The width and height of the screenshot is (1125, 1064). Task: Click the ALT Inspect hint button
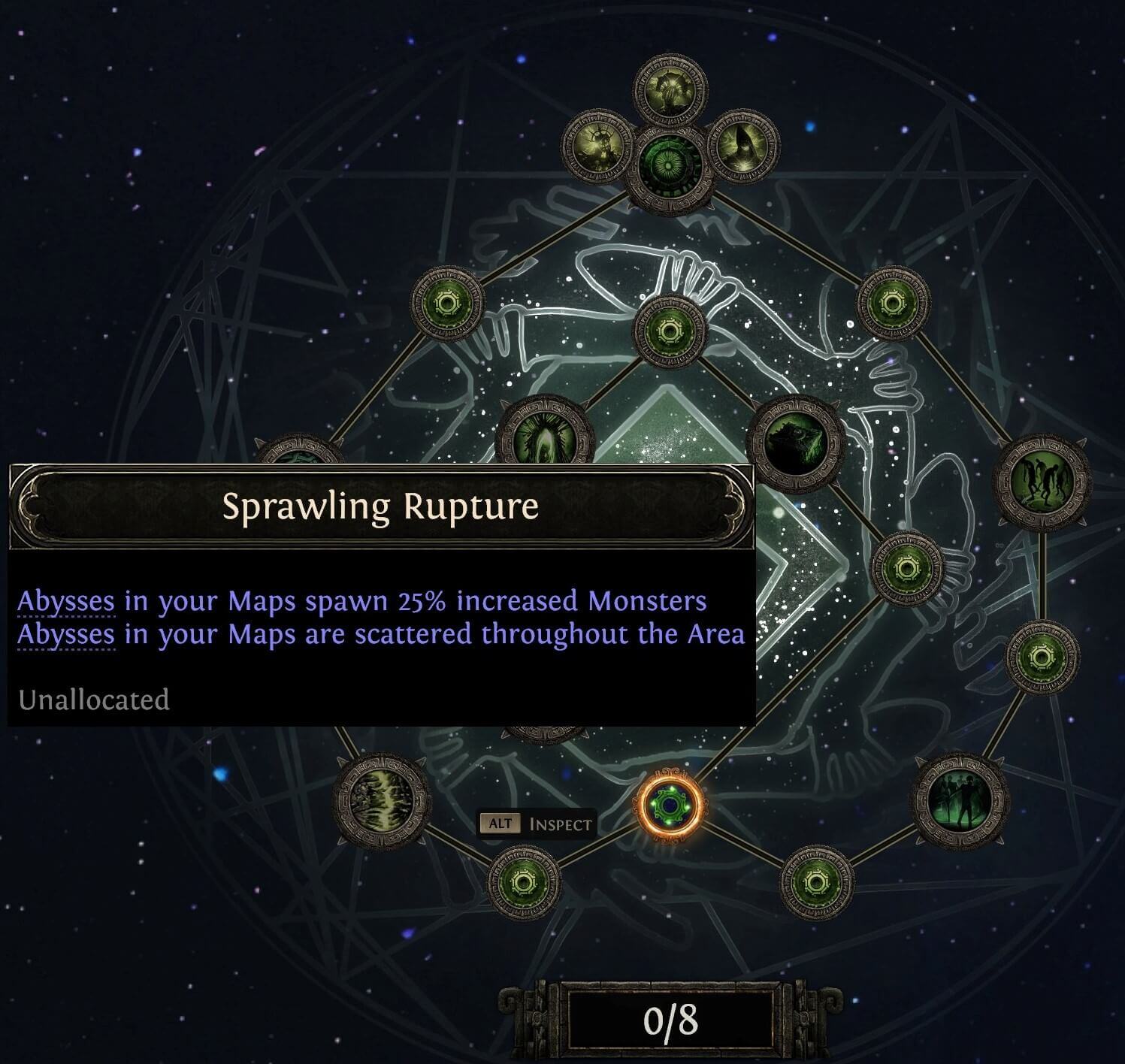point(537,823)
